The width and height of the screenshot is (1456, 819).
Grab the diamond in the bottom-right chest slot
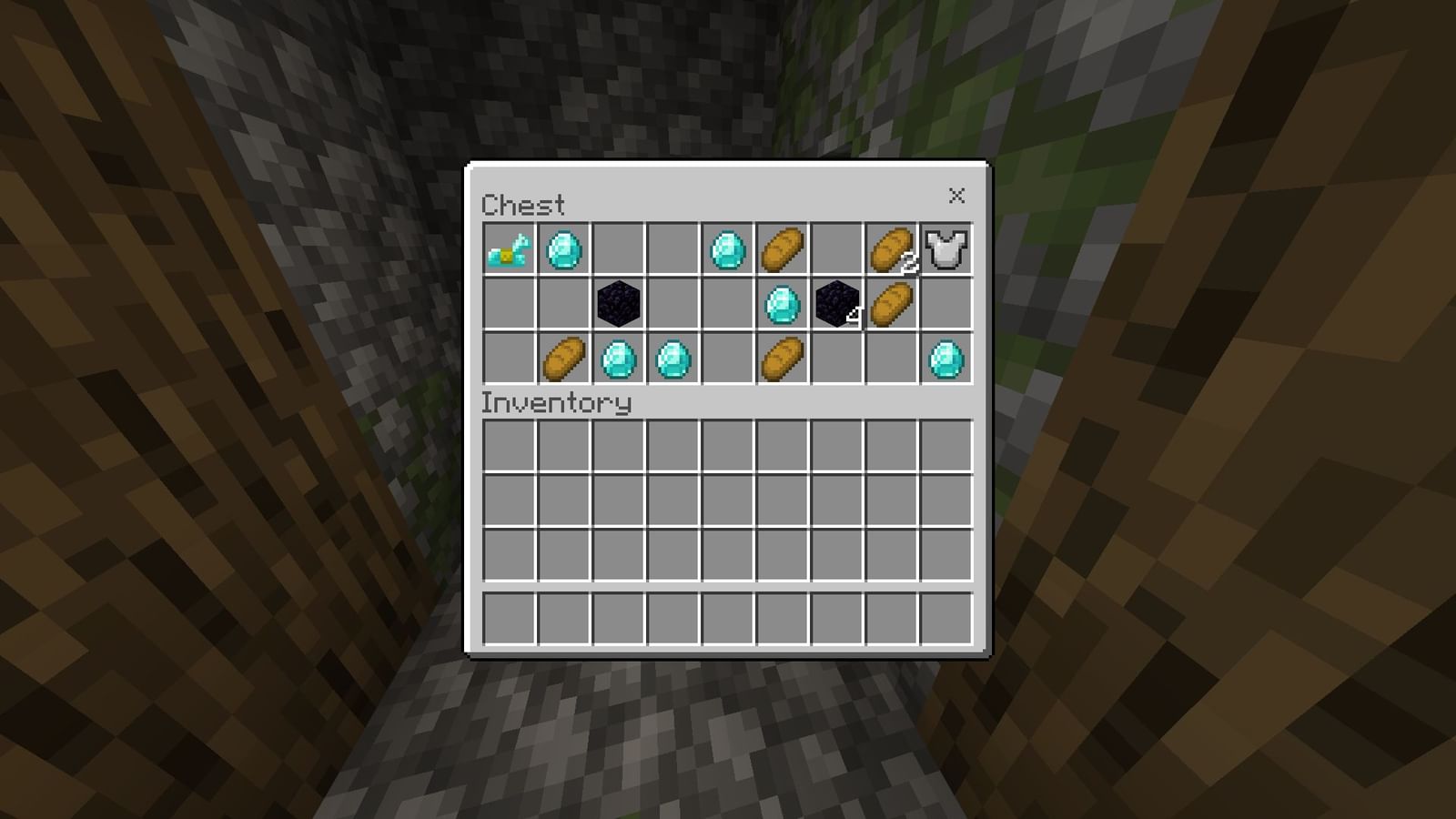click(x=945, y=359)
